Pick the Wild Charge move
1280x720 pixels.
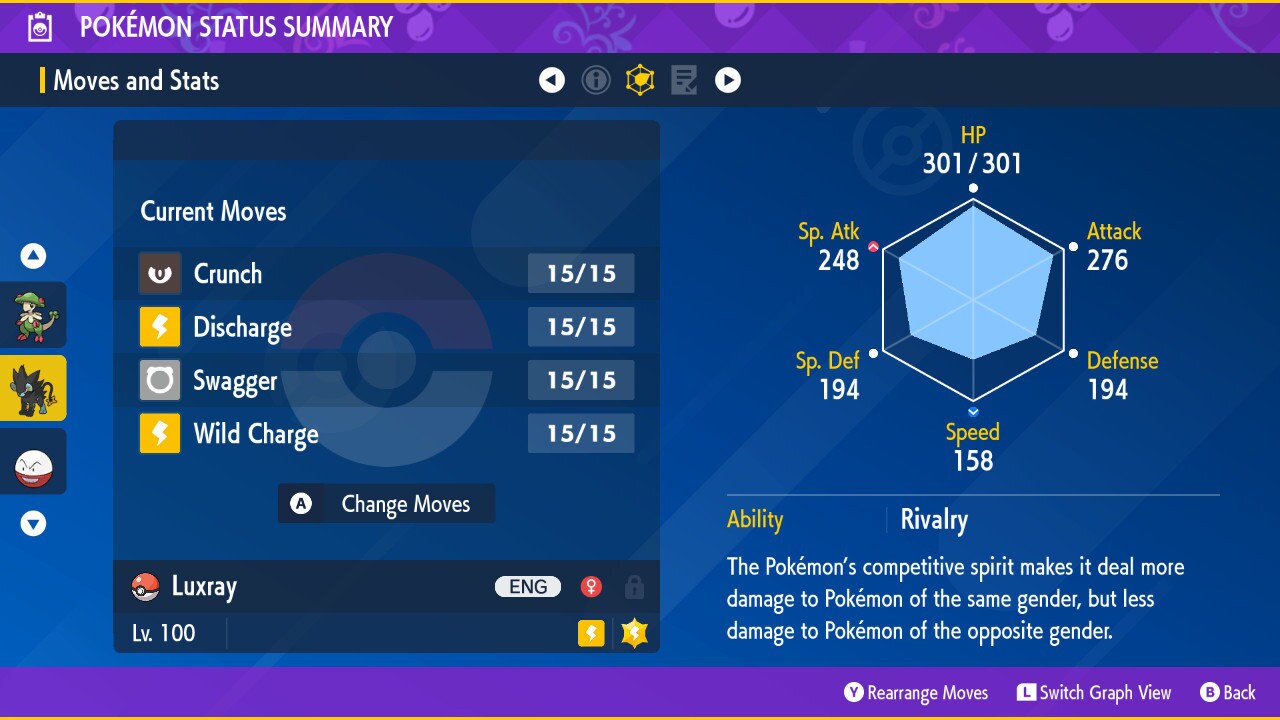pyautogui.click(x=386, y=435)
